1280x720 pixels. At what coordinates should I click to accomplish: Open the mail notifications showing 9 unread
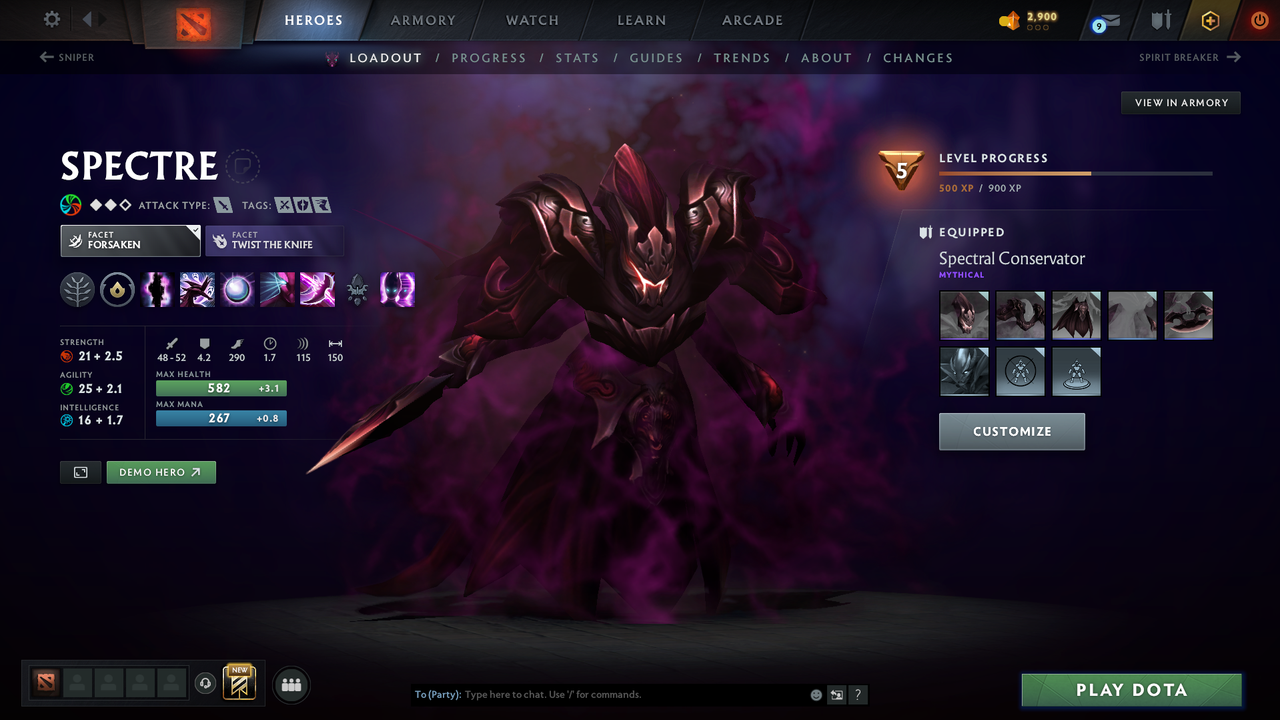click(1104, 20)
